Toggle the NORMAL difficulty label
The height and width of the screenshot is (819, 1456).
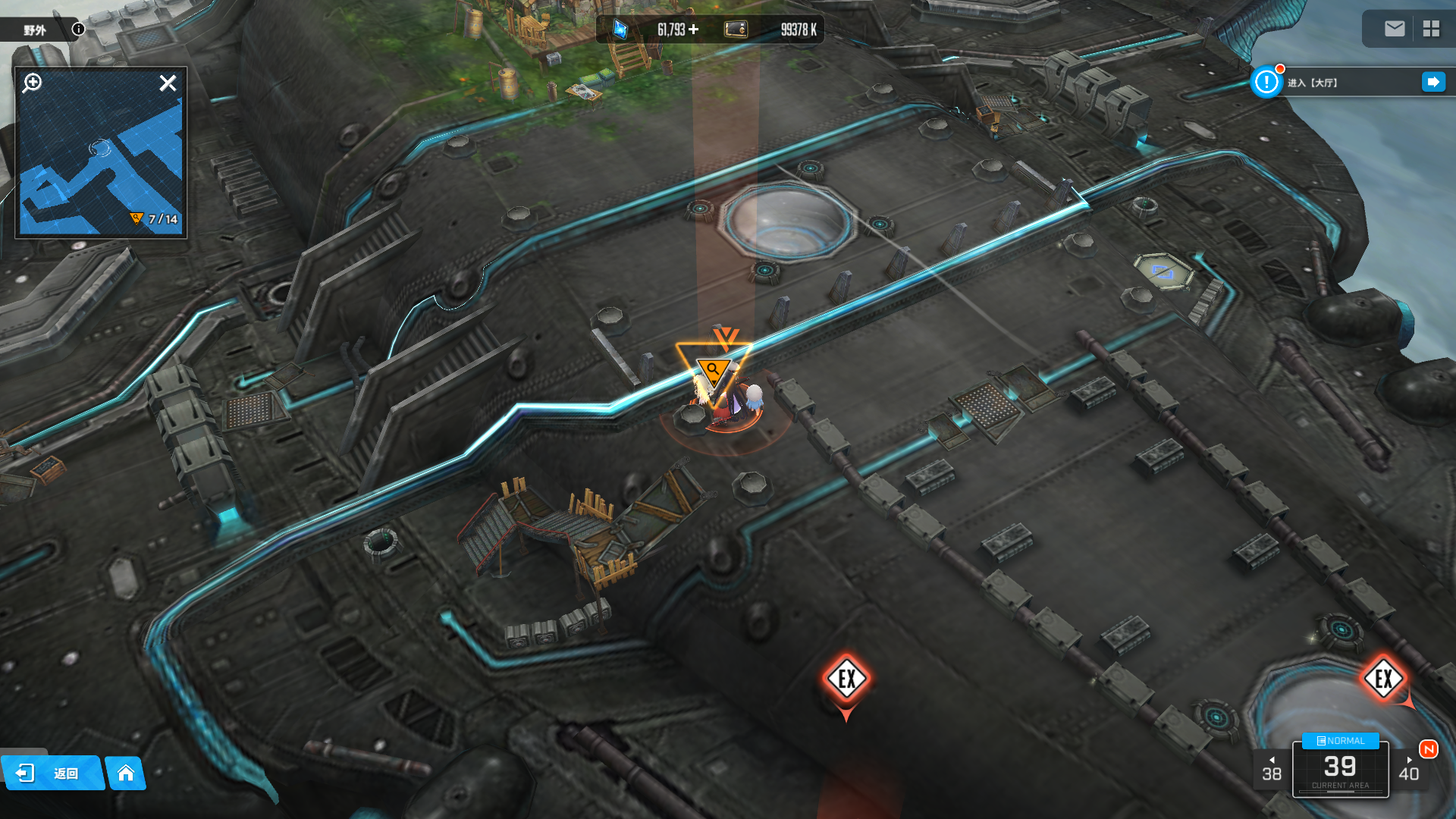click(x=1340, y=741)
